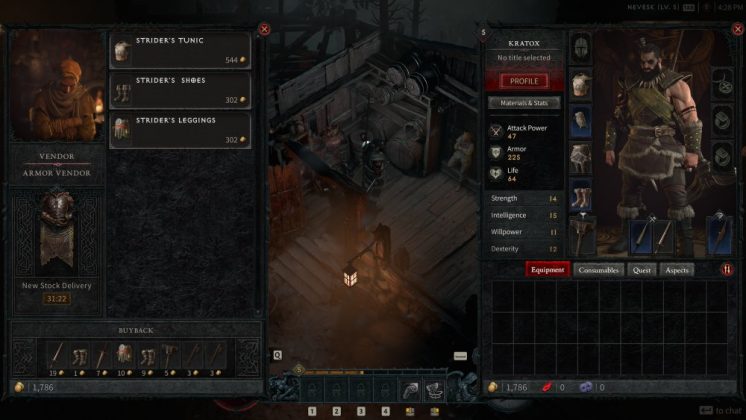The height and width of the screenshot is (420, 746).
Task: Close the armor vendor window
Action: (x=264, y=29)
